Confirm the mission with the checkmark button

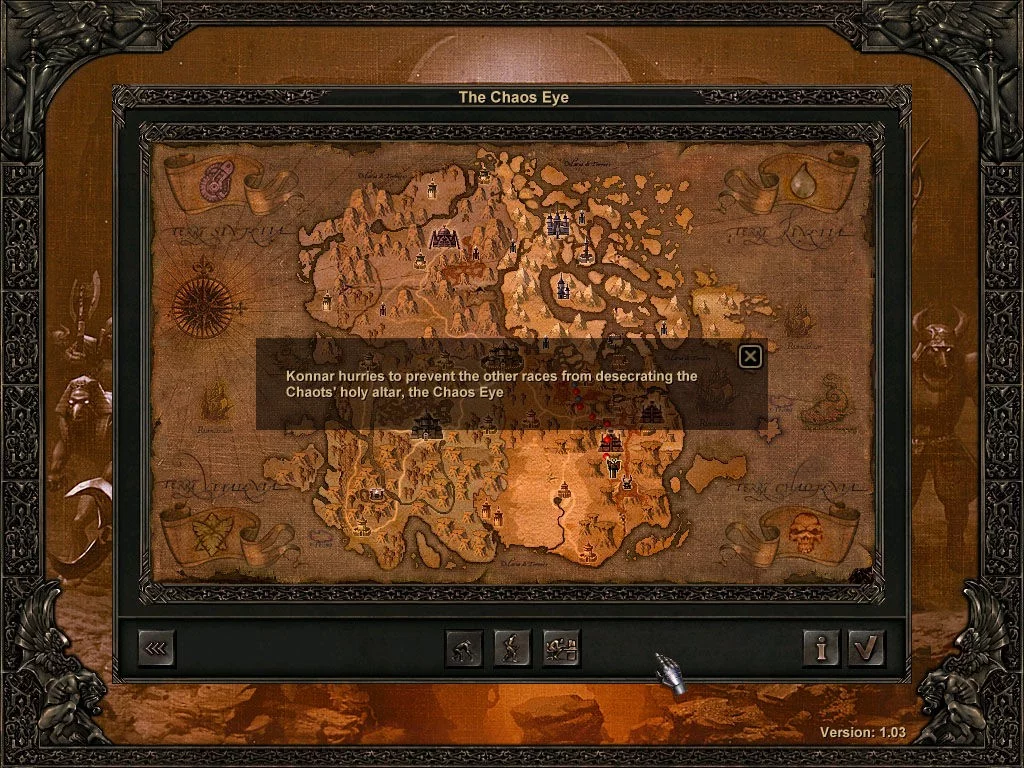point(866,648)
